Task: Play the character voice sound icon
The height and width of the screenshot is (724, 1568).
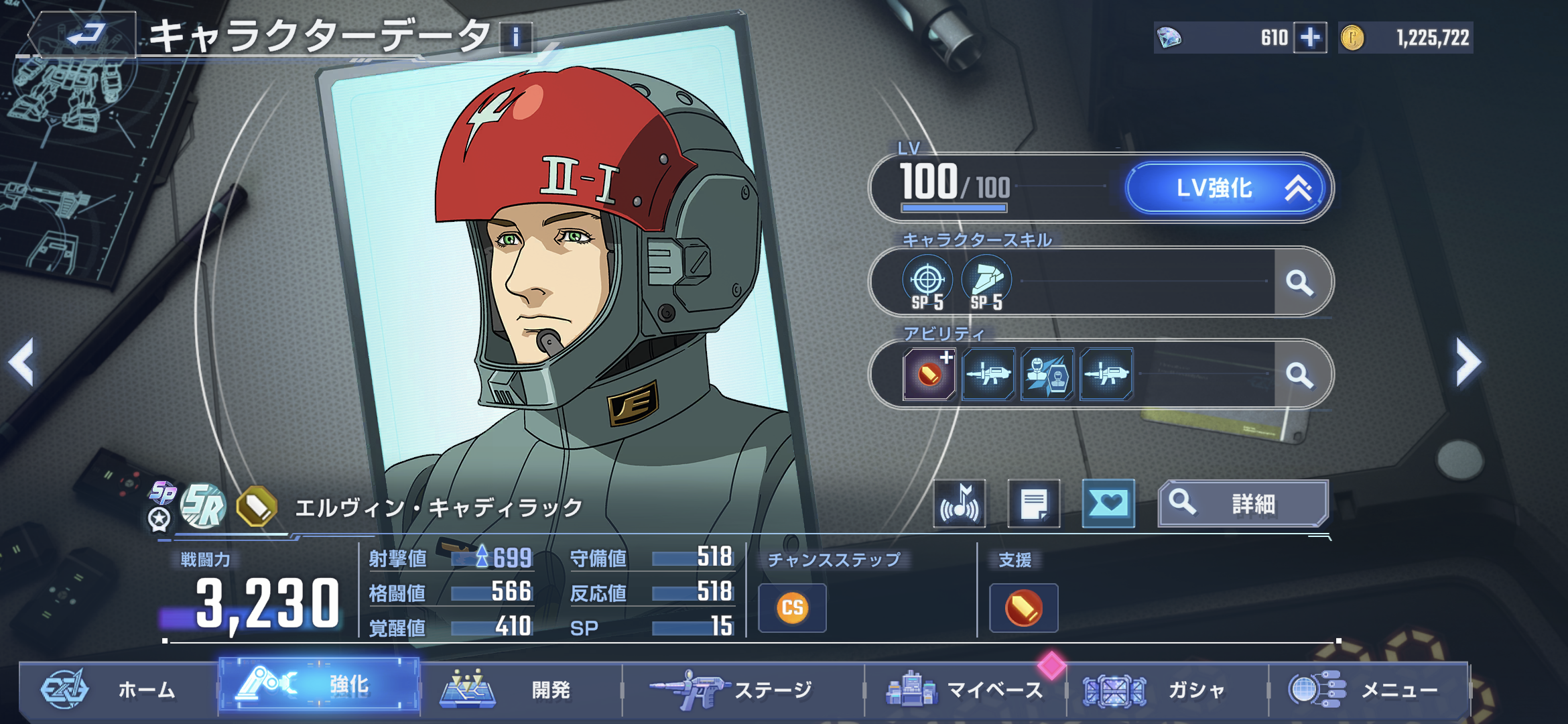Action: (x=960, y=504)
